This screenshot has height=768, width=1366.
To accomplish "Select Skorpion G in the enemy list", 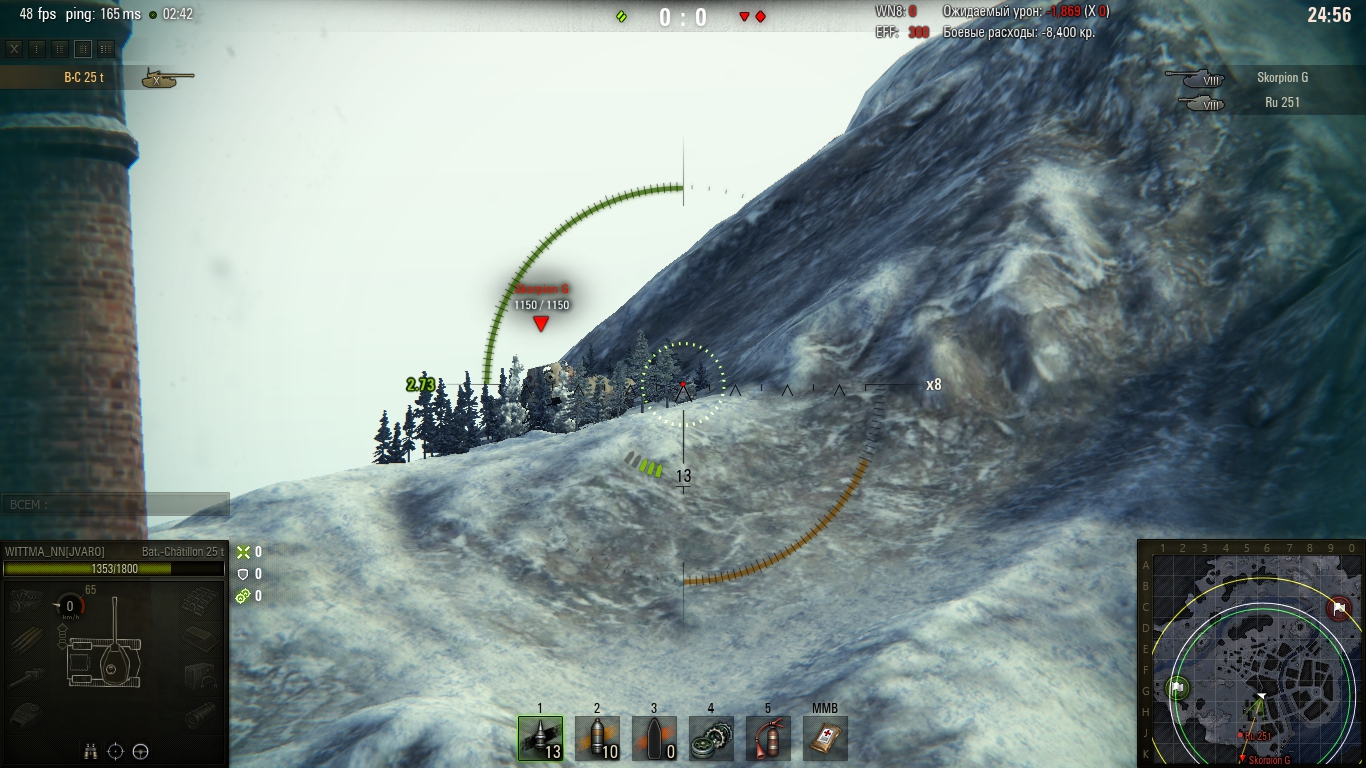I will click(x=1282, y=77).
